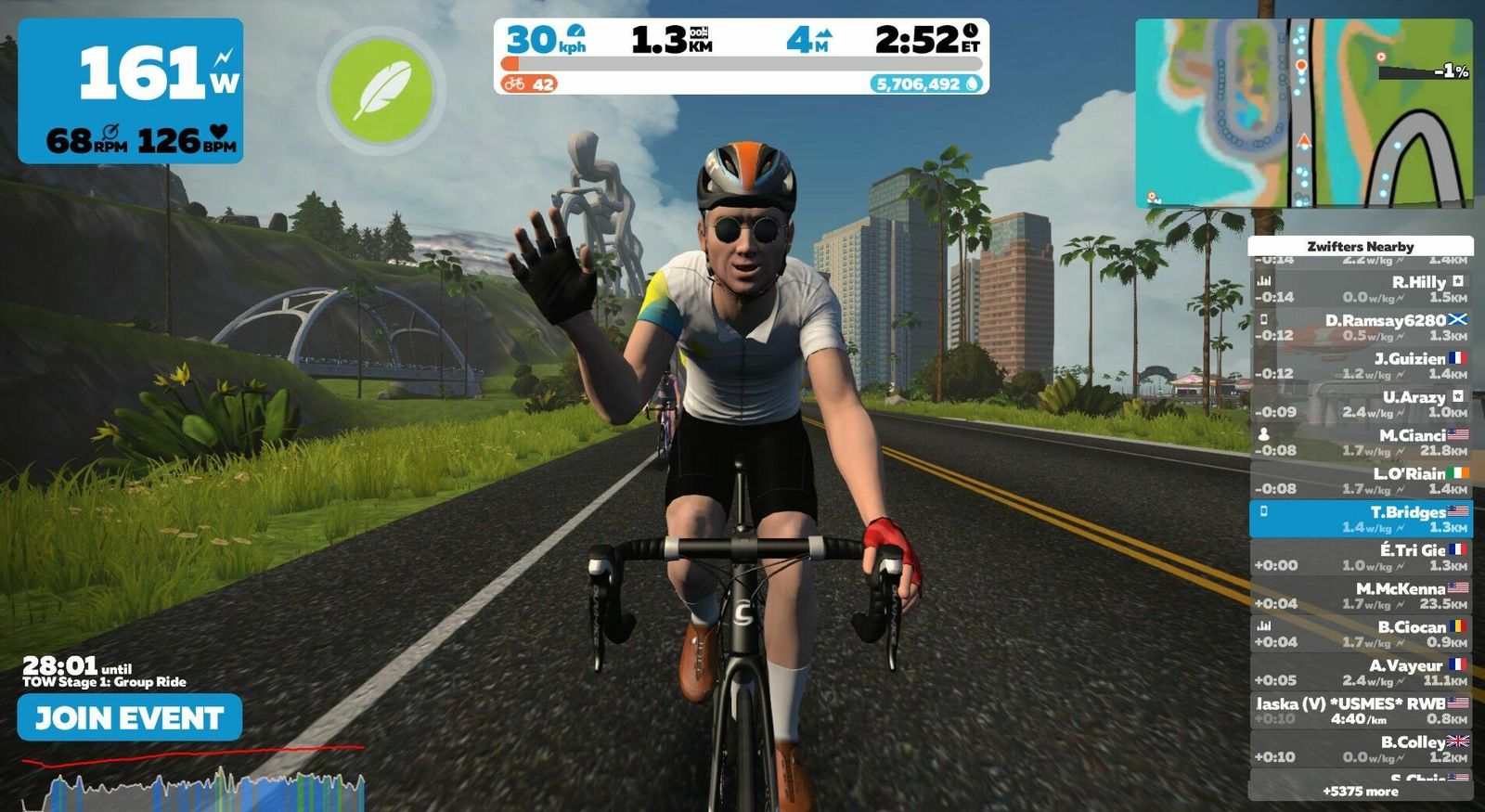
Task: Click the 161 W power panel
Action: coord(131,91)
